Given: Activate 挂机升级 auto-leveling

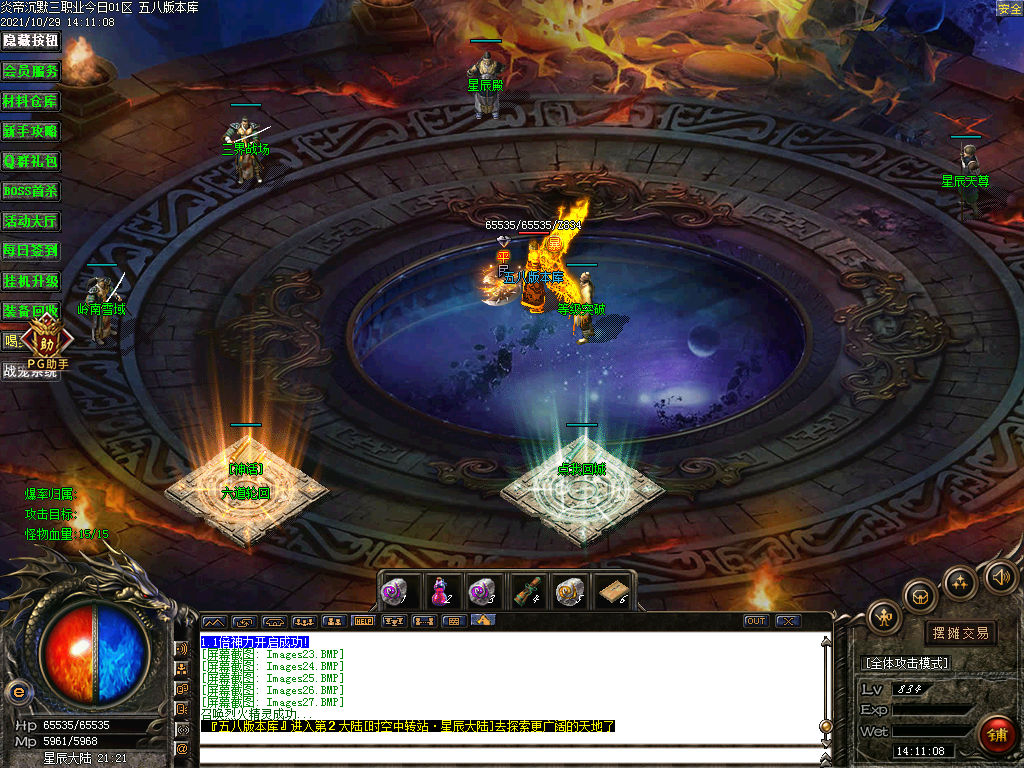Looking at the screenshot, I should pos(31,281).
